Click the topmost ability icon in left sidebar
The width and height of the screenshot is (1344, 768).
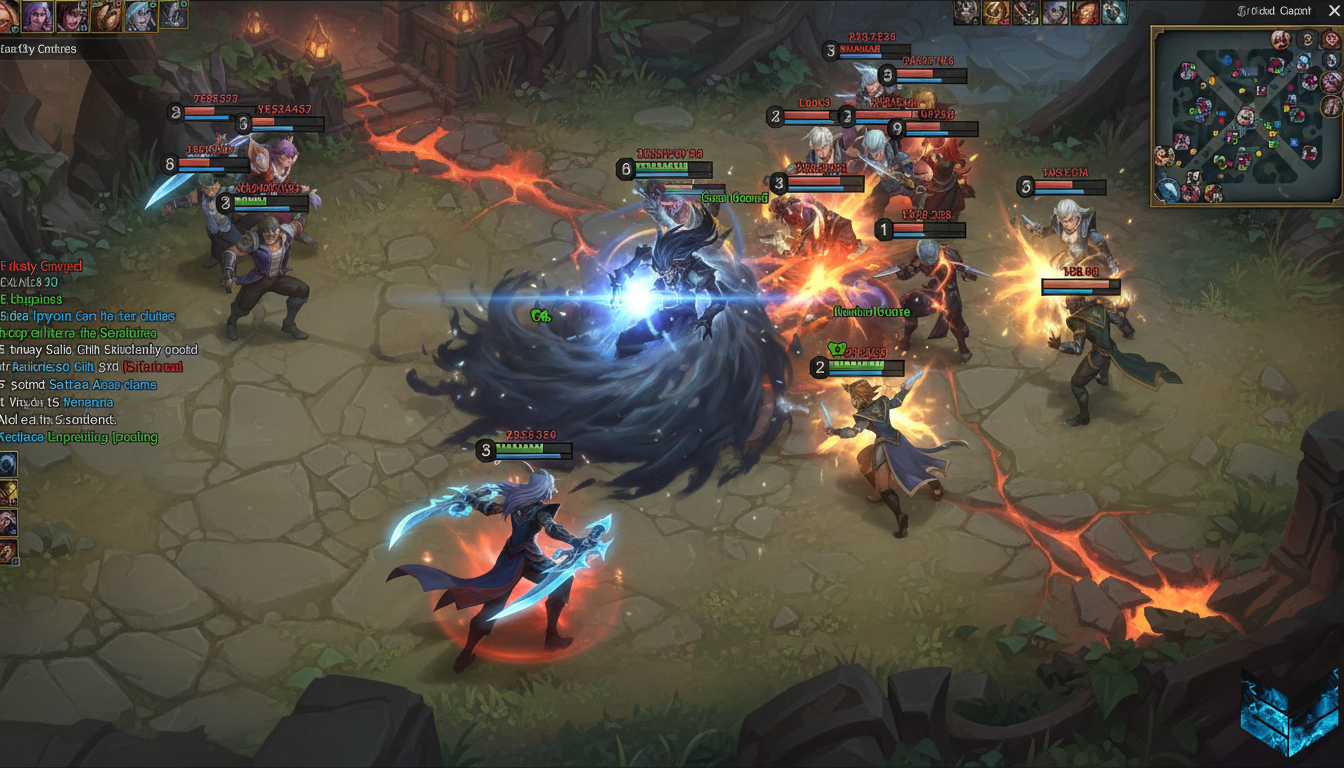click(9, 463)
